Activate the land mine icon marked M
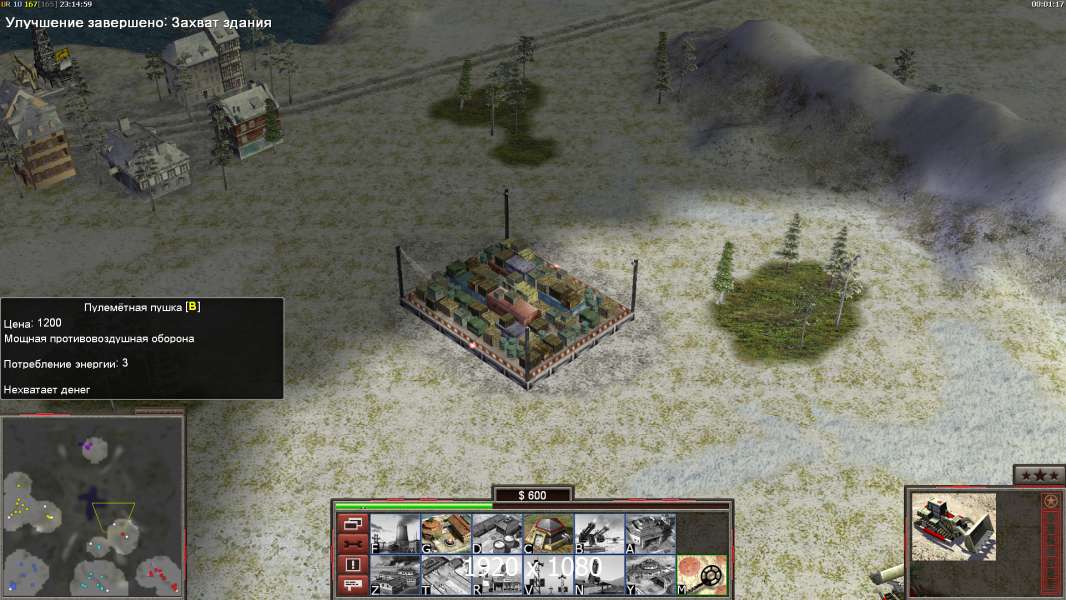Image resolution: width=1066 pixels, height=600 pixels. [701, 575]
